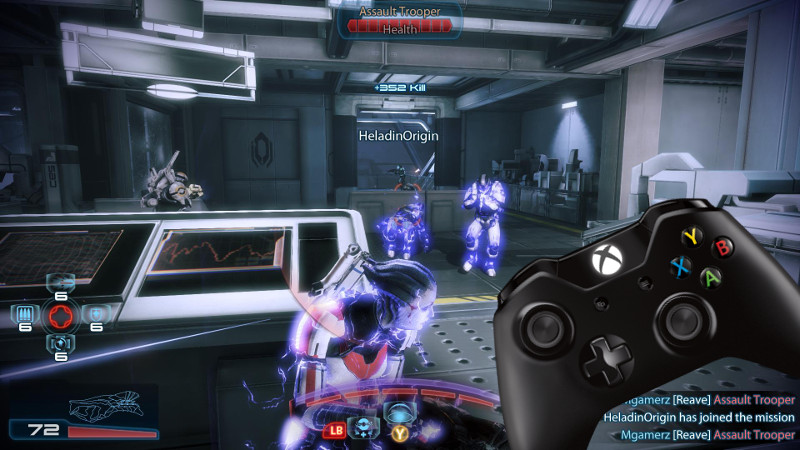This screenshot has width=800, height=450.
Task: Click the HeladinOrigin joined-mission message
Action: click(699, 416)
